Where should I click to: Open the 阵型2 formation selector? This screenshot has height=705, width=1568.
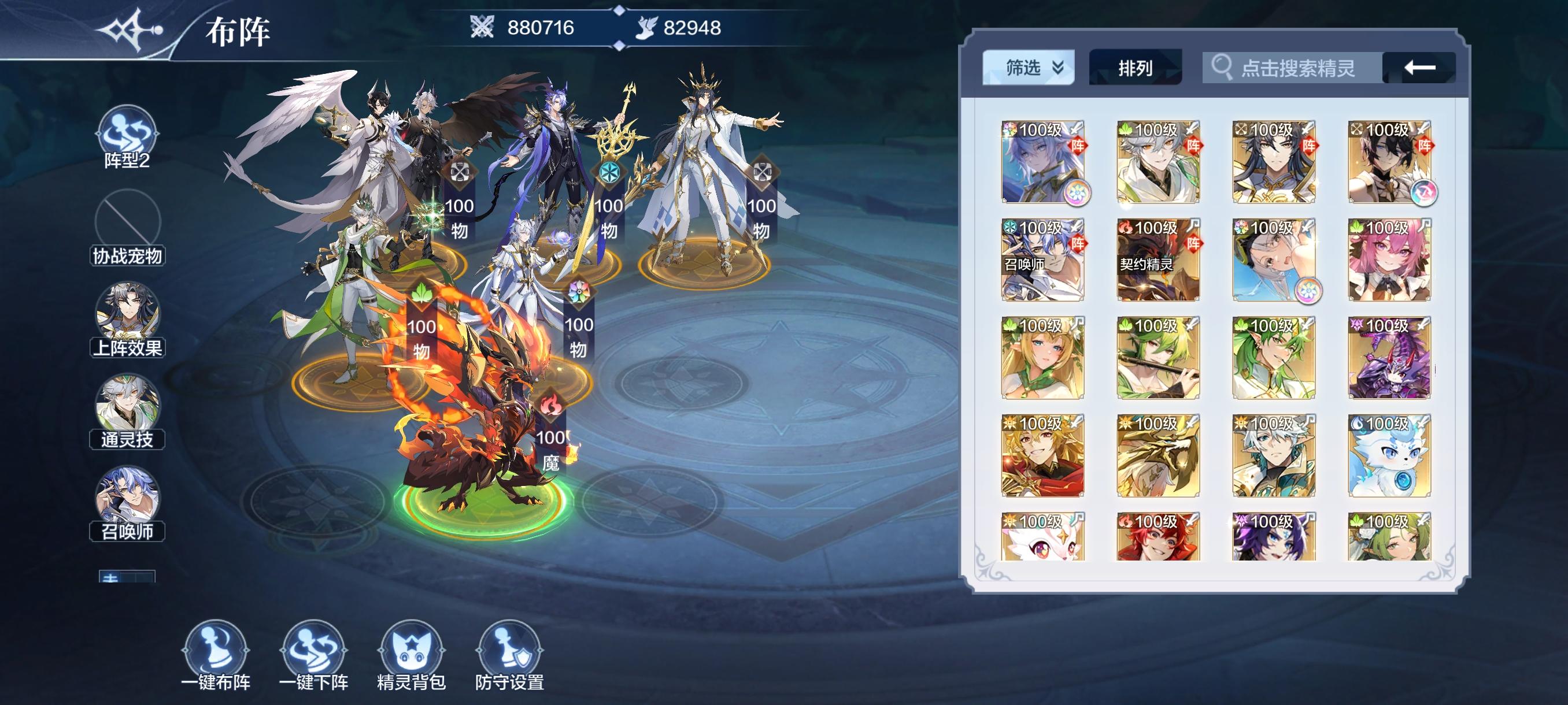pyautogui.click(x=126, y=138)
